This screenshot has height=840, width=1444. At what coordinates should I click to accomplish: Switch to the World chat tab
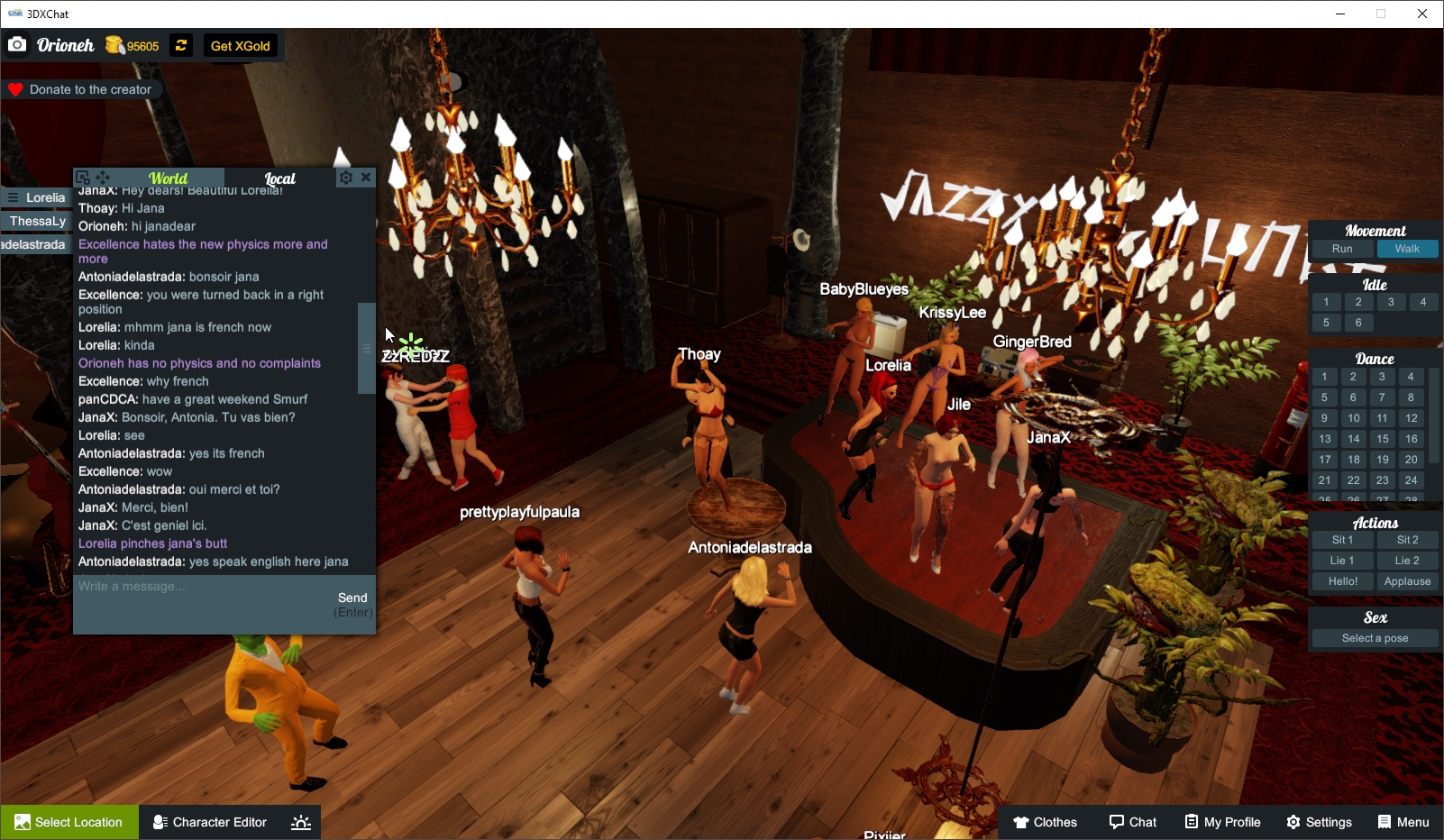168,178
